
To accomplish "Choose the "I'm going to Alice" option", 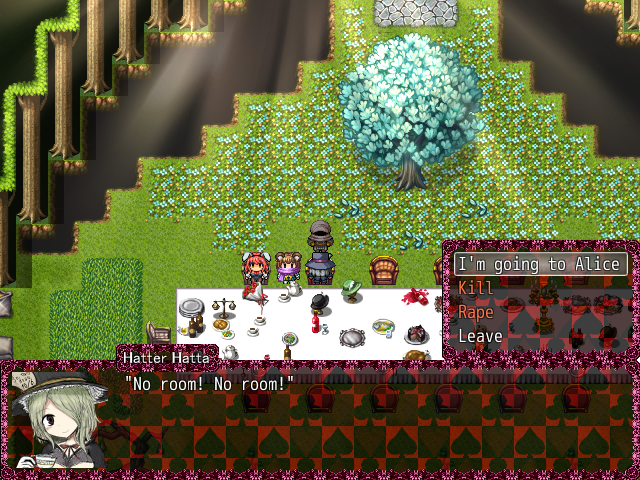I will 541,265.
